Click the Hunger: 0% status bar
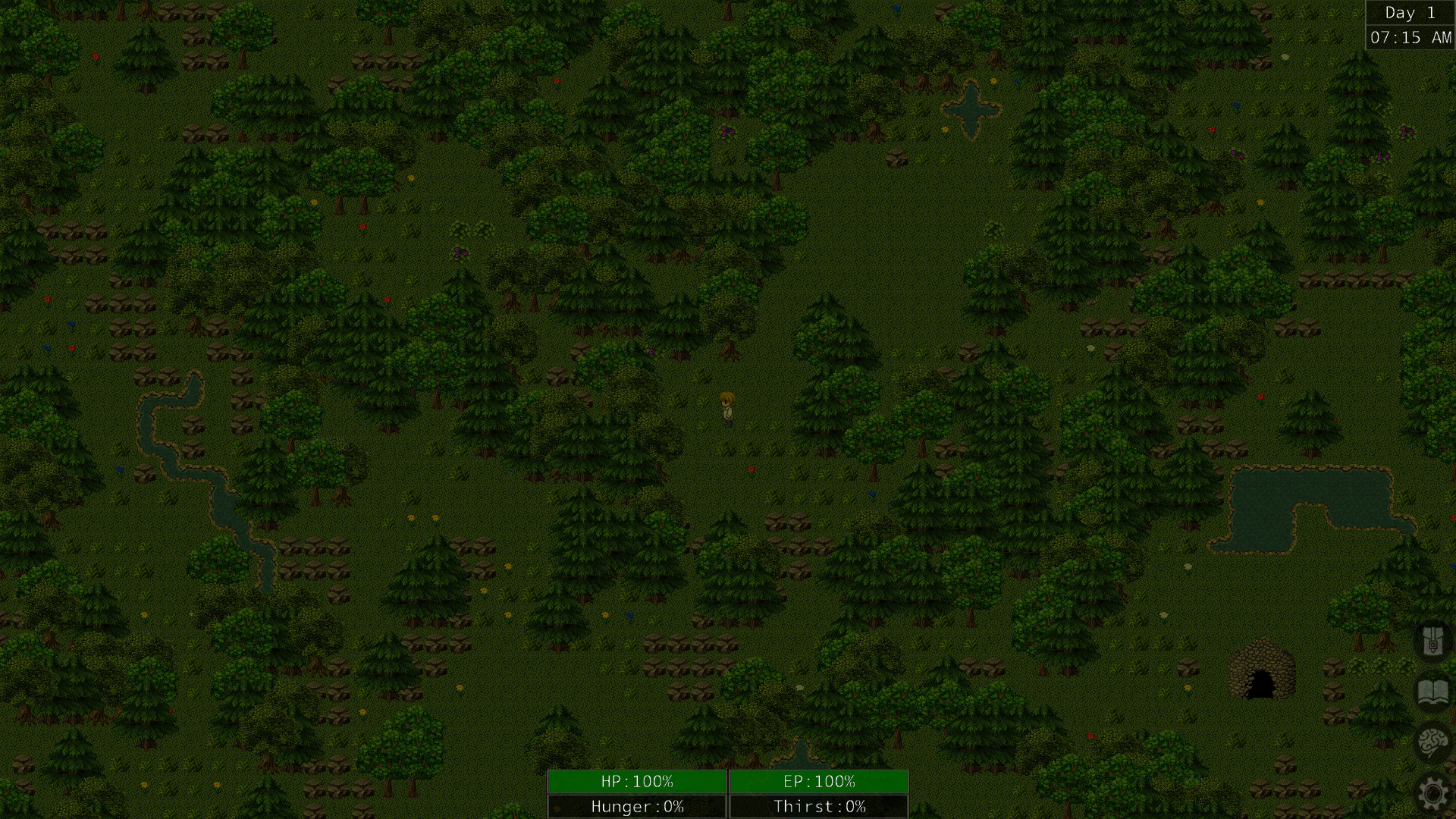1456x819 pixels. point(635,806)
